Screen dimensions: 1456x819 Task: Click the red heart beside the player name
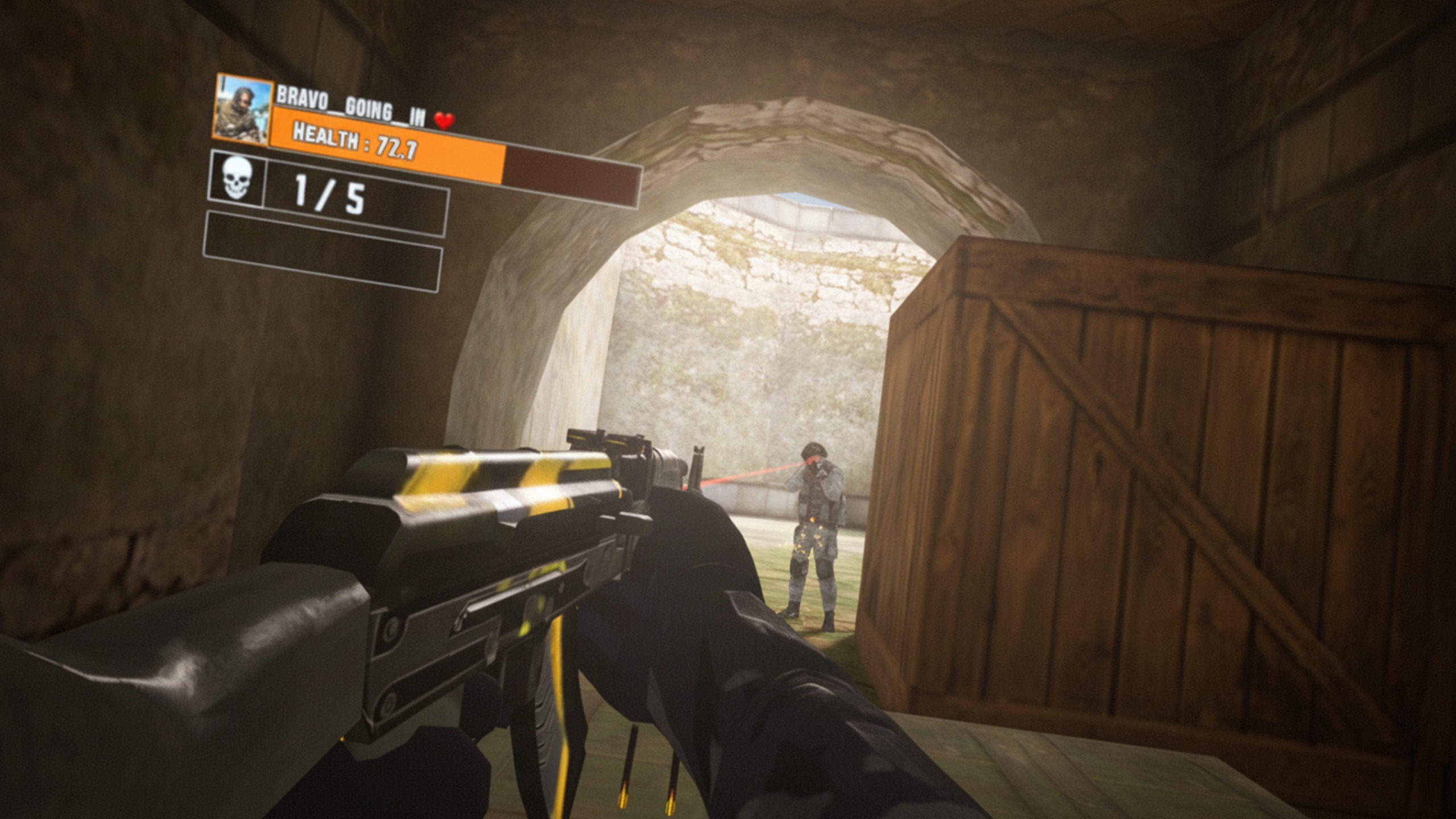point(444,121)
